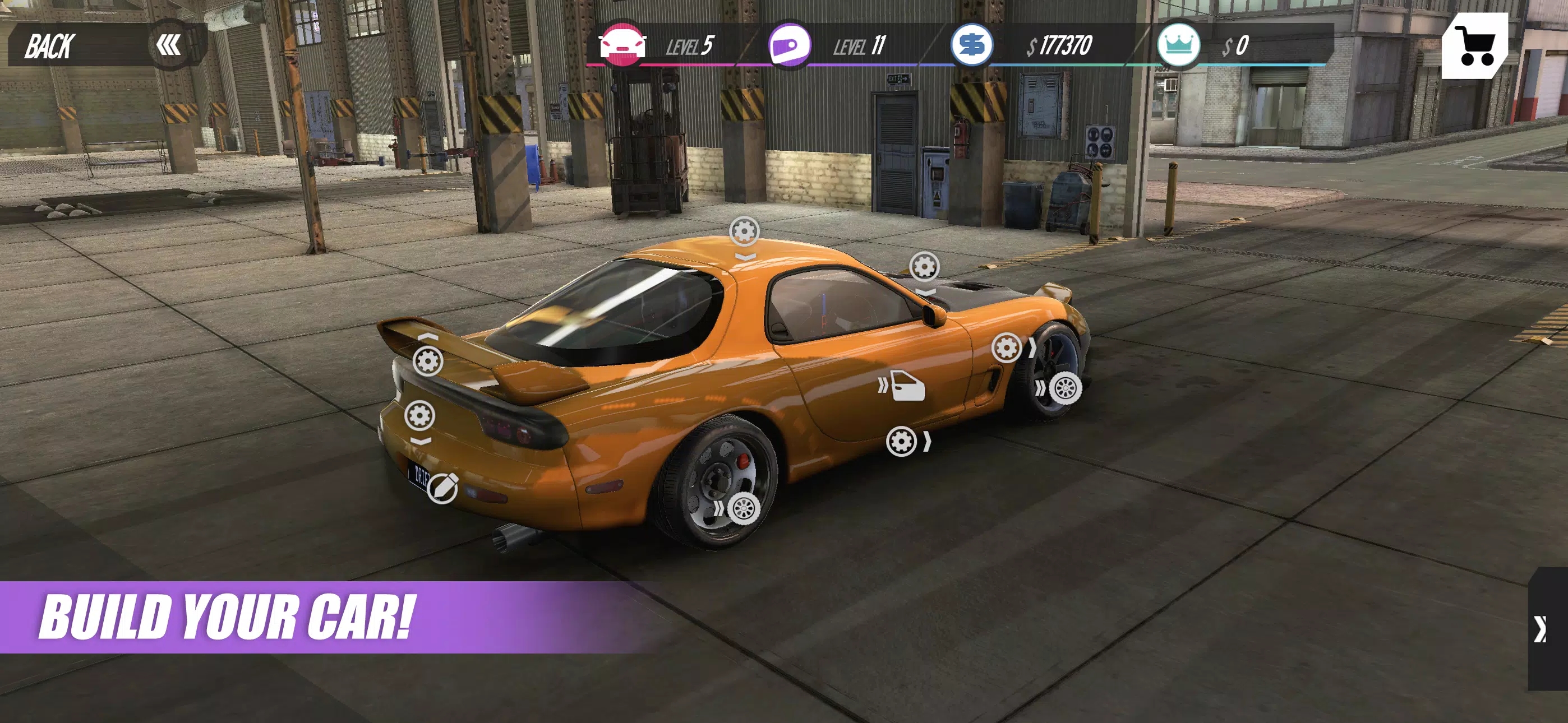Select the hood customization gear

click(x=924, y=266)
